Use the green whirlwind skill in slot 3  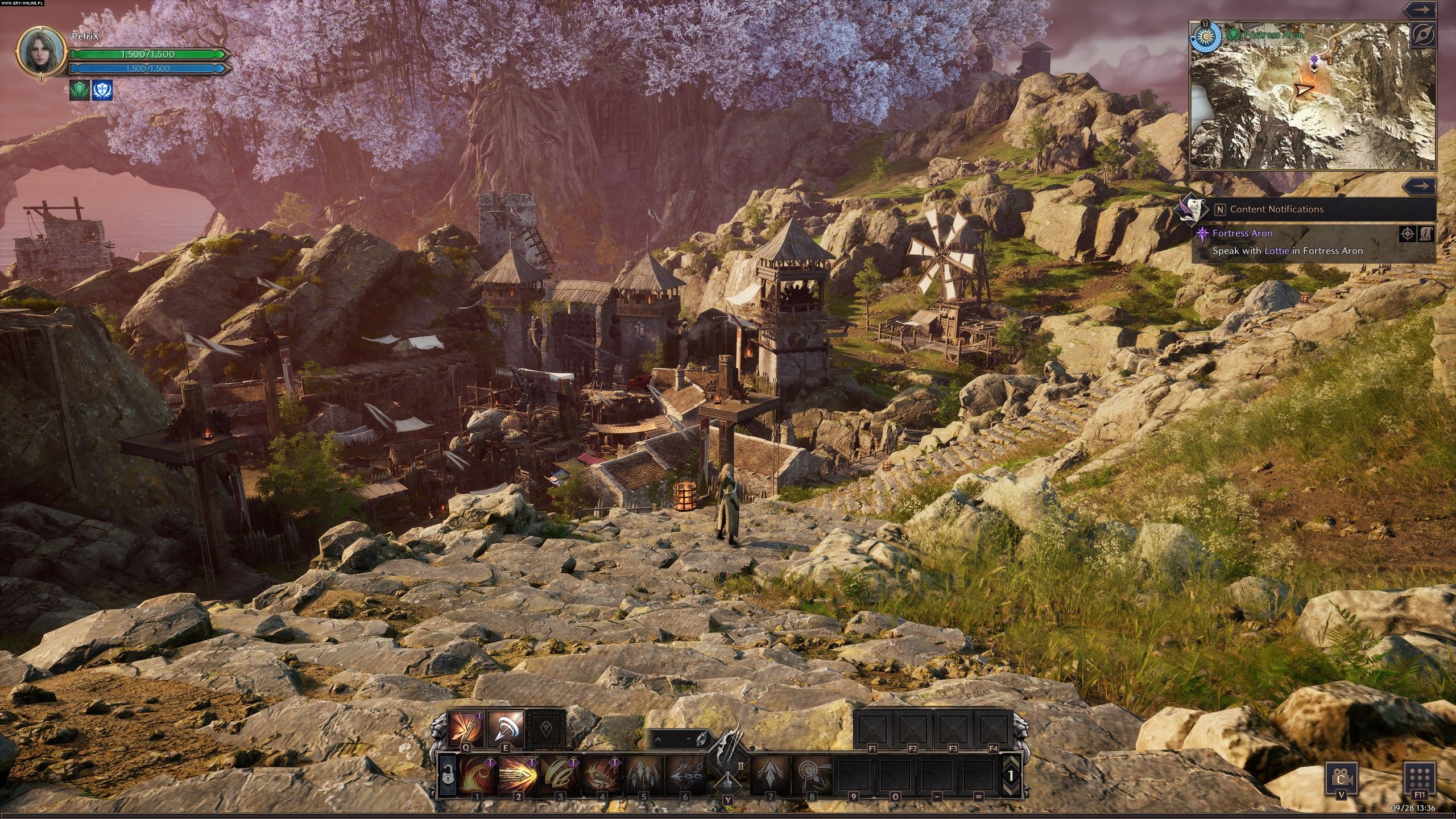pos(560,773)
